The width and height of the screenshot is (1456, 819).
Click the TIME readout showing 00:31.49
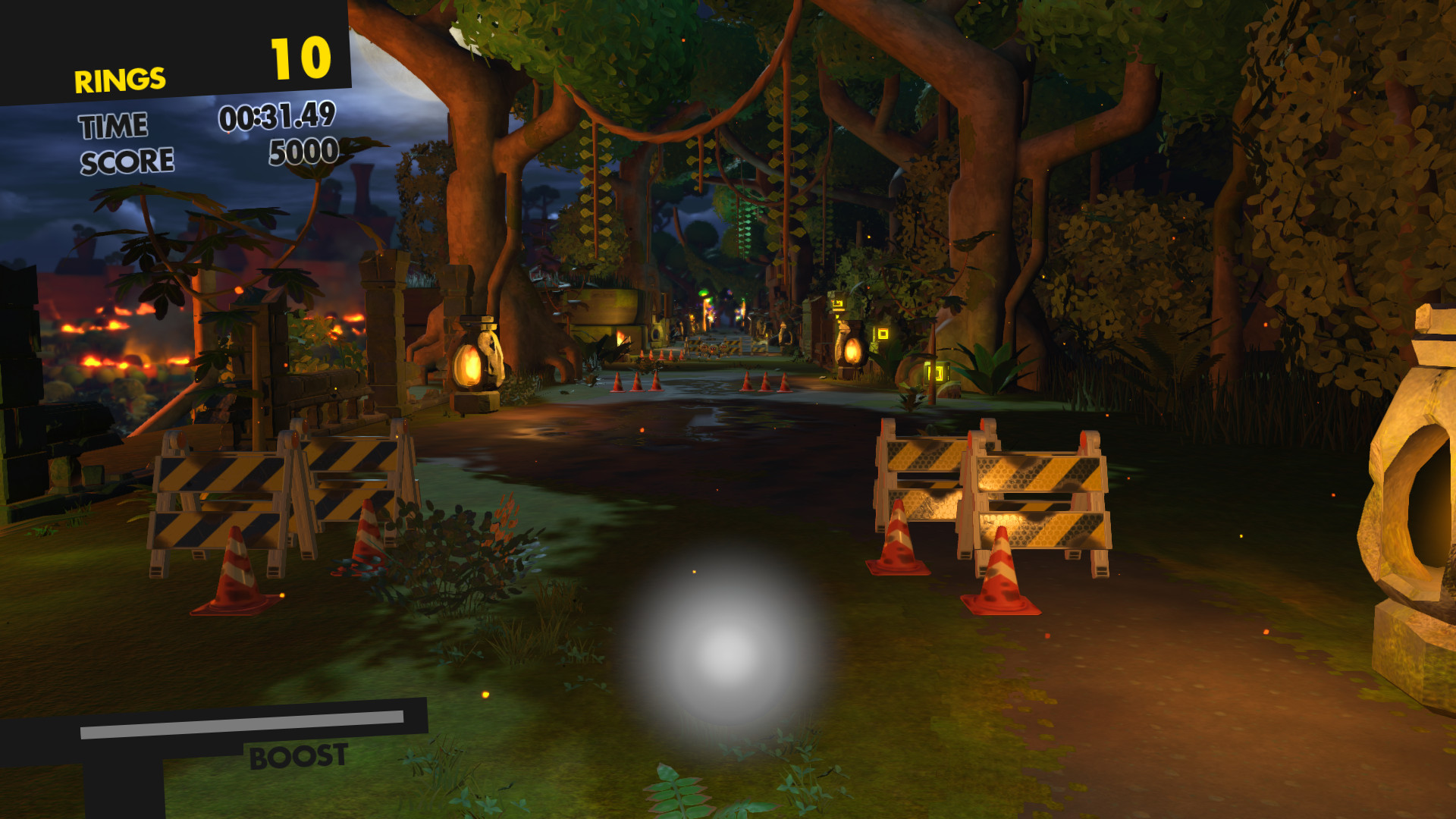click(278, 119)
